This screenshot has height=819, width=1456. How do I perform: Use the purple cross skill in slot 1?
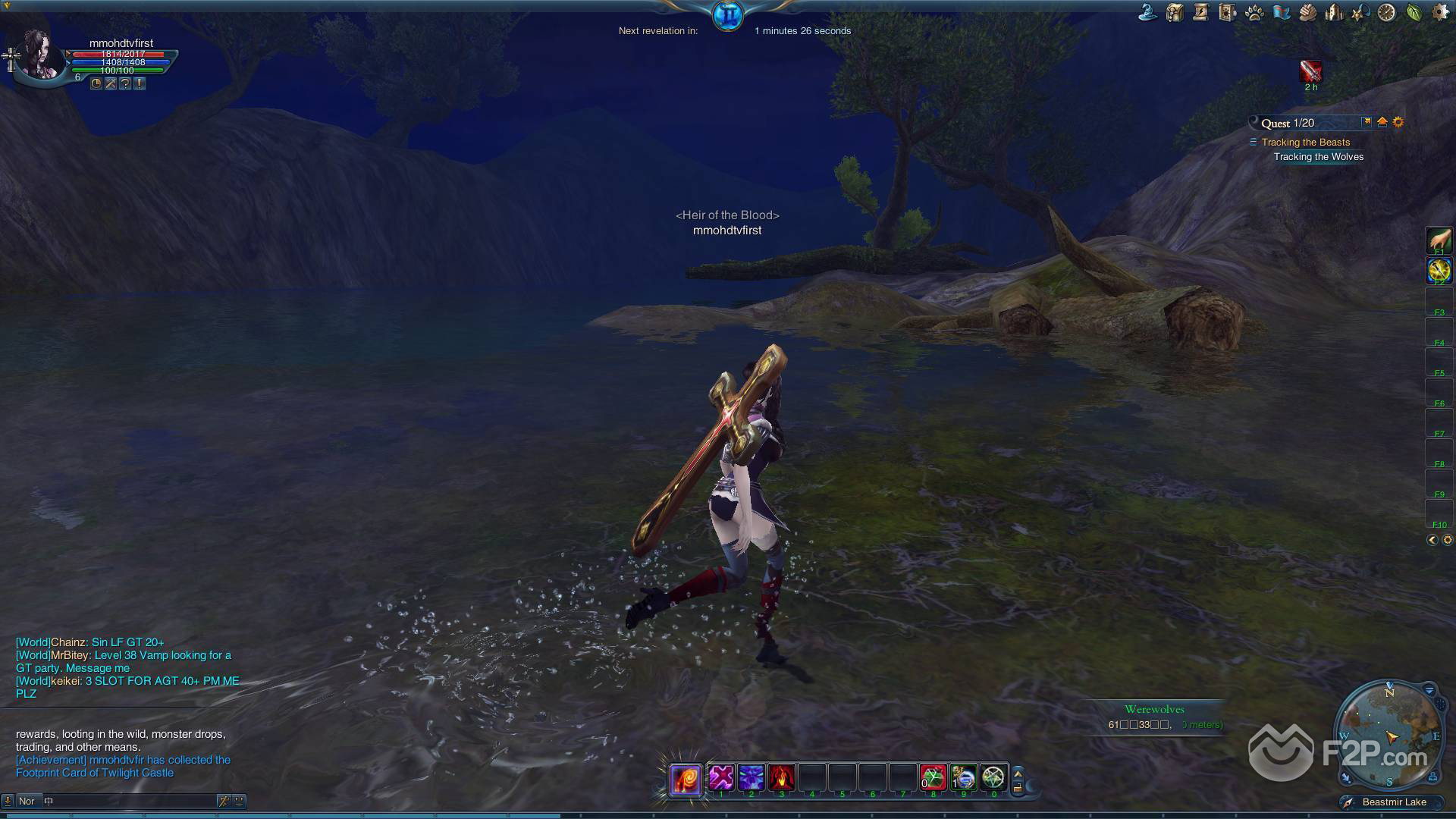coord(720,777)
